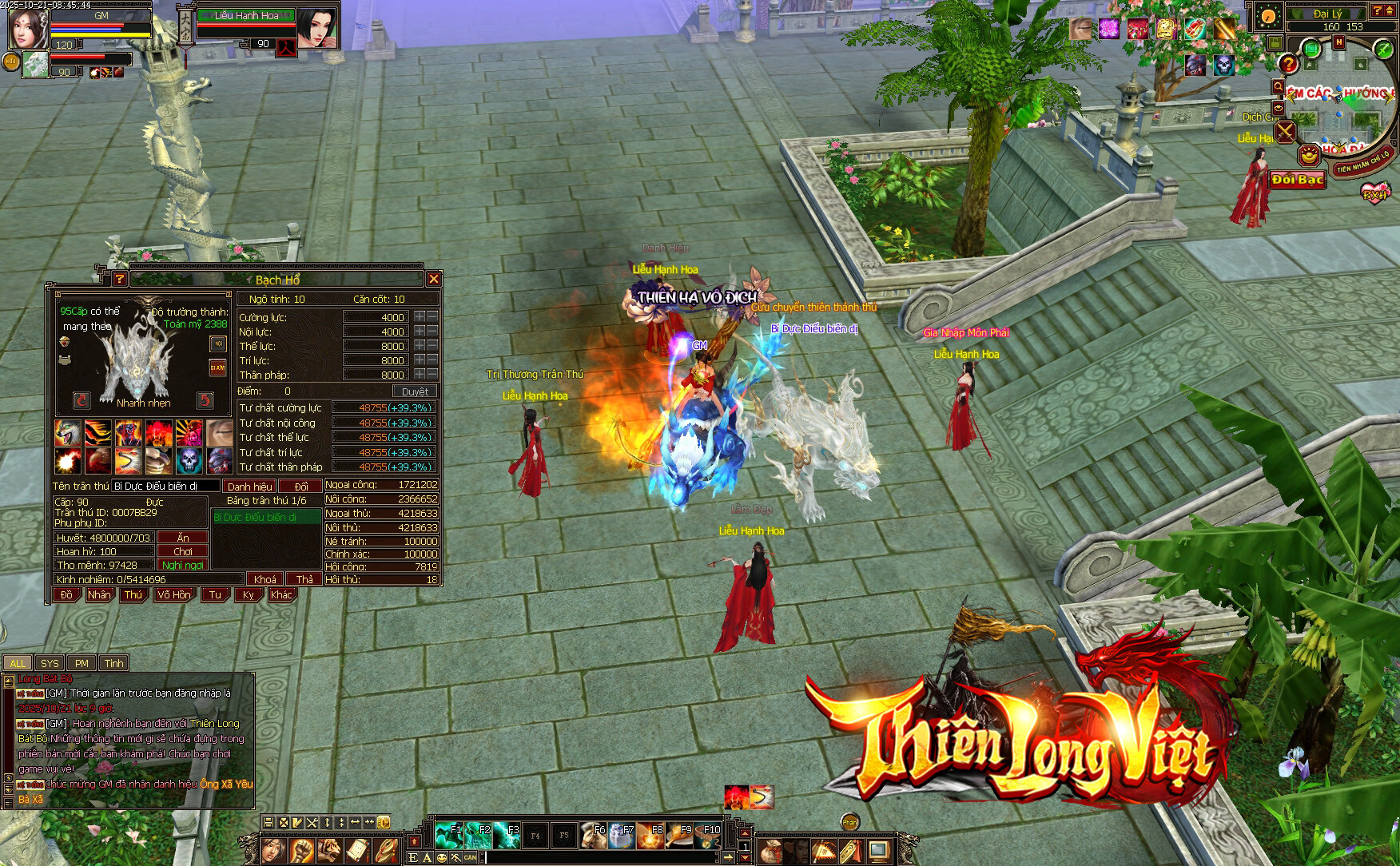Select the wolf pet skill icon
Image resolution: width=1400 pixels, height=866 pixels.
point(66,432)
